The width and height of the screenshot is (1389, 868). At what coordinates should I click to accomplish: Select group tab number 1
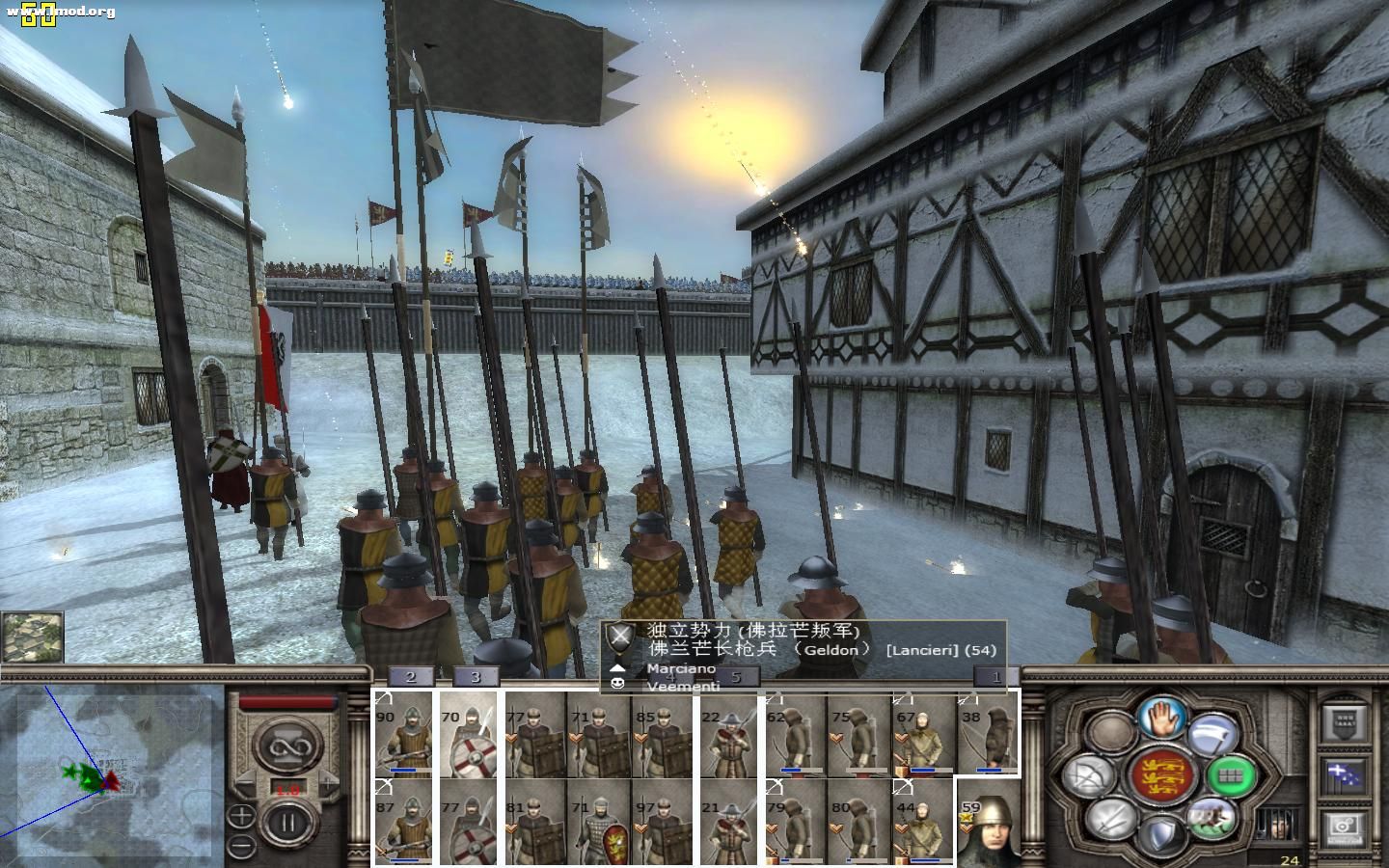996,677
